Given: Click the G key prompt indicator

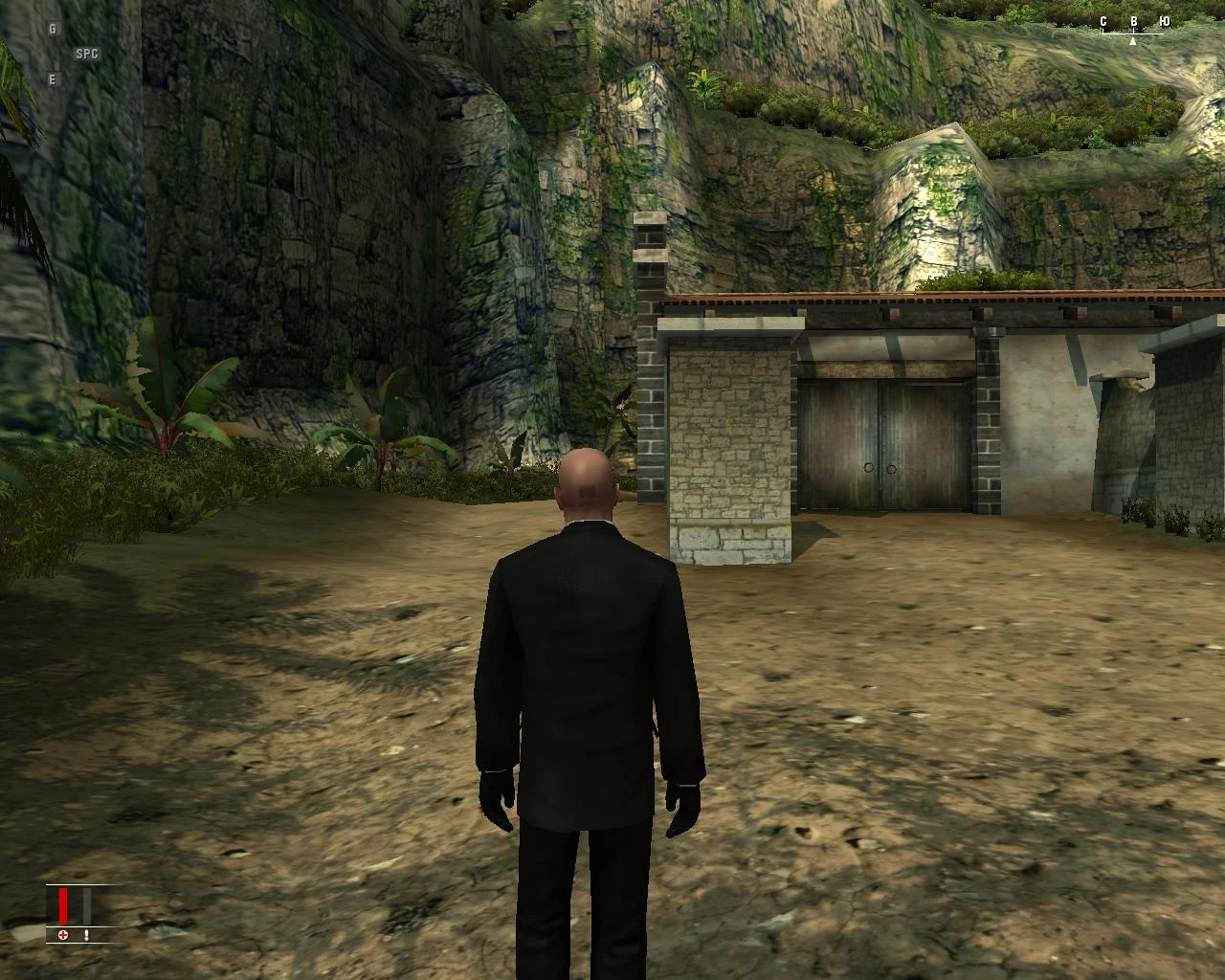Looking at the screenshot, I should pyautogui.click(x=51, y=31).
